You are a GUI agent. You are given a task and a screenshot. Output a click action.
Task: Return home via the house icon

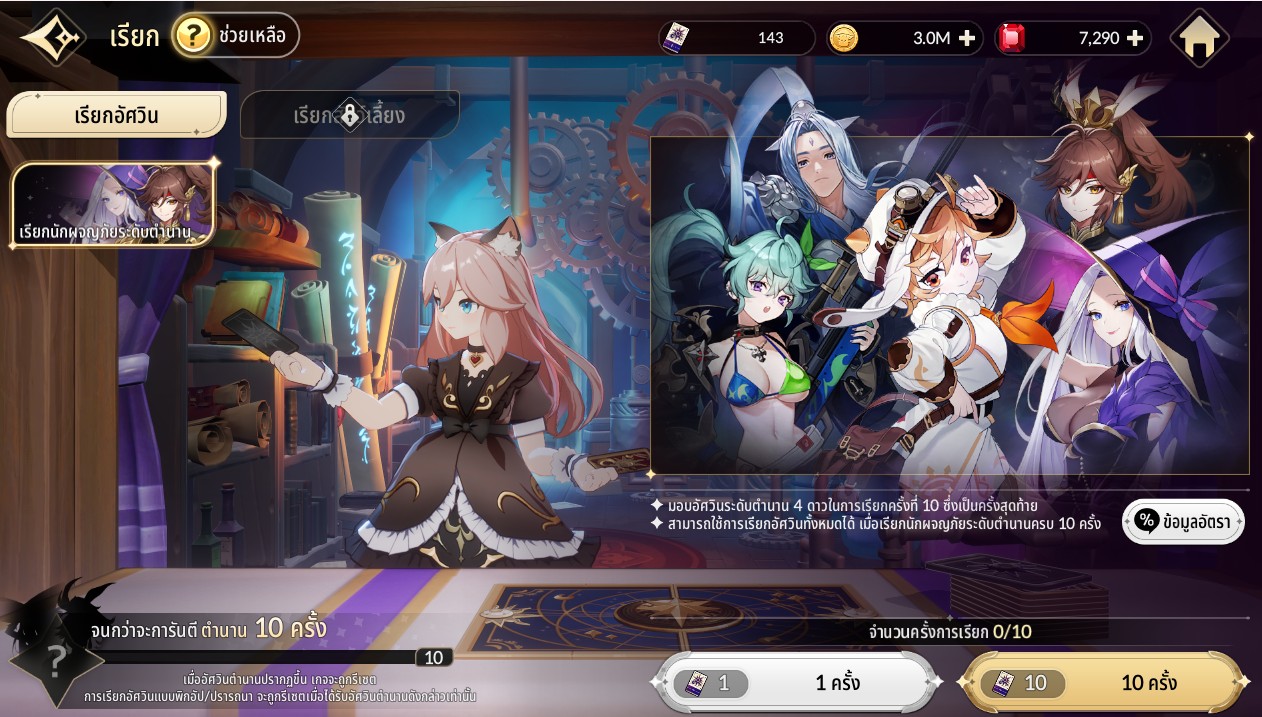(1199, 39)
